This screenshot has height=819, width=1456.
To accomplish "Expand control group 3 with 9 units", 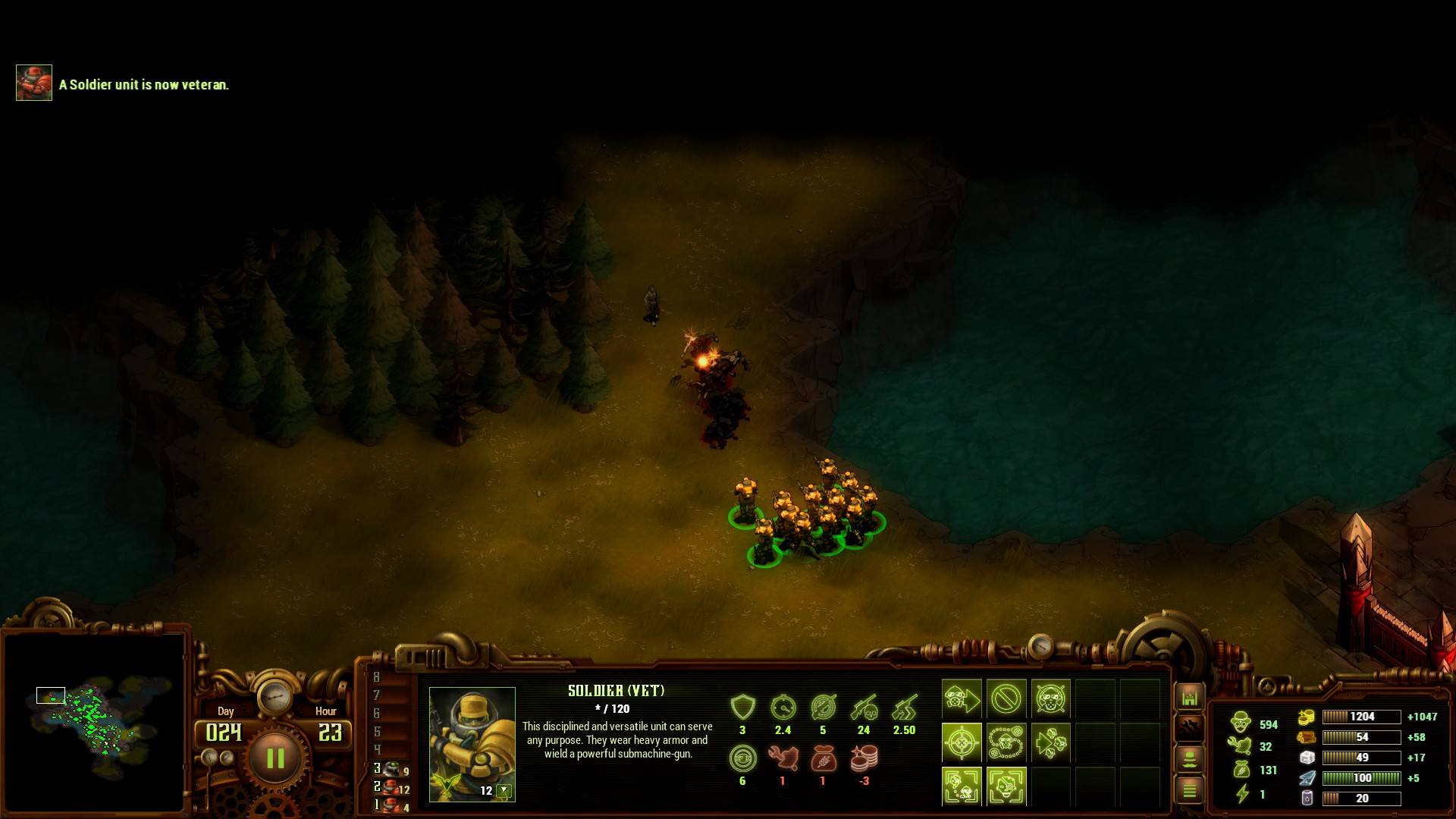I will point(391,768).
